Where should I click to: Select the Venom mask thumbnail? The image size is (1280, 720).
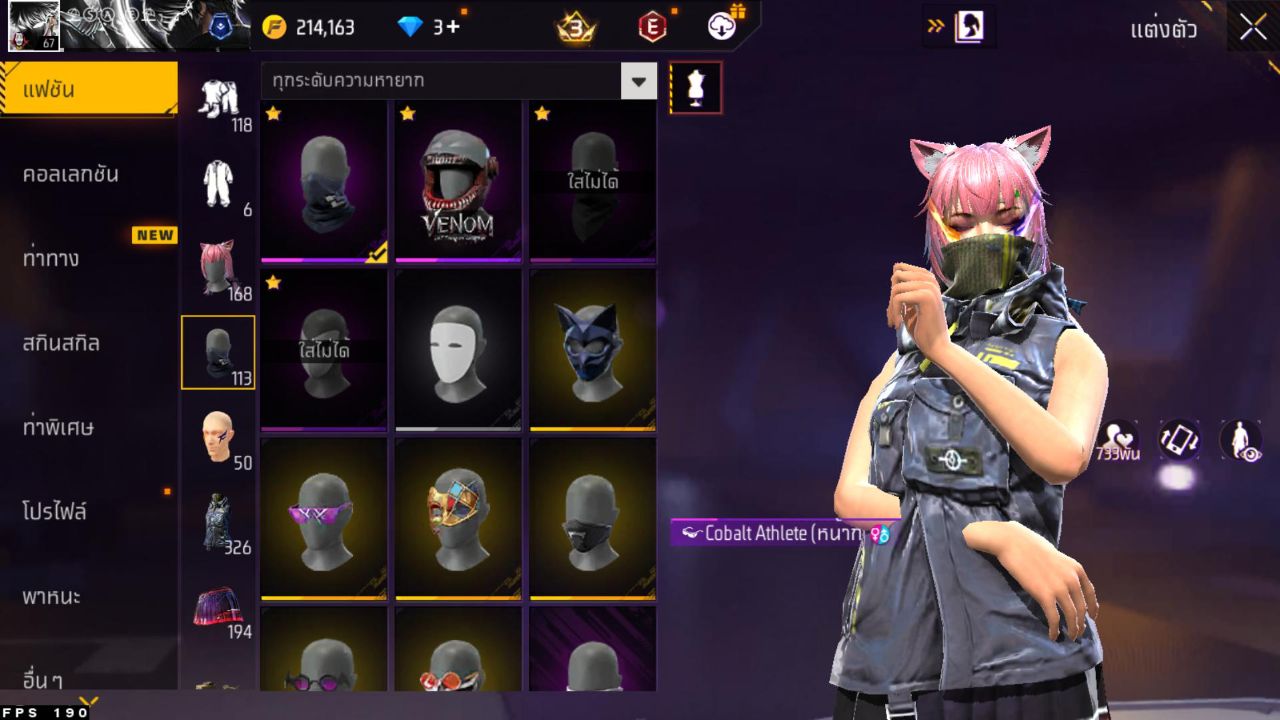[458, 181]
